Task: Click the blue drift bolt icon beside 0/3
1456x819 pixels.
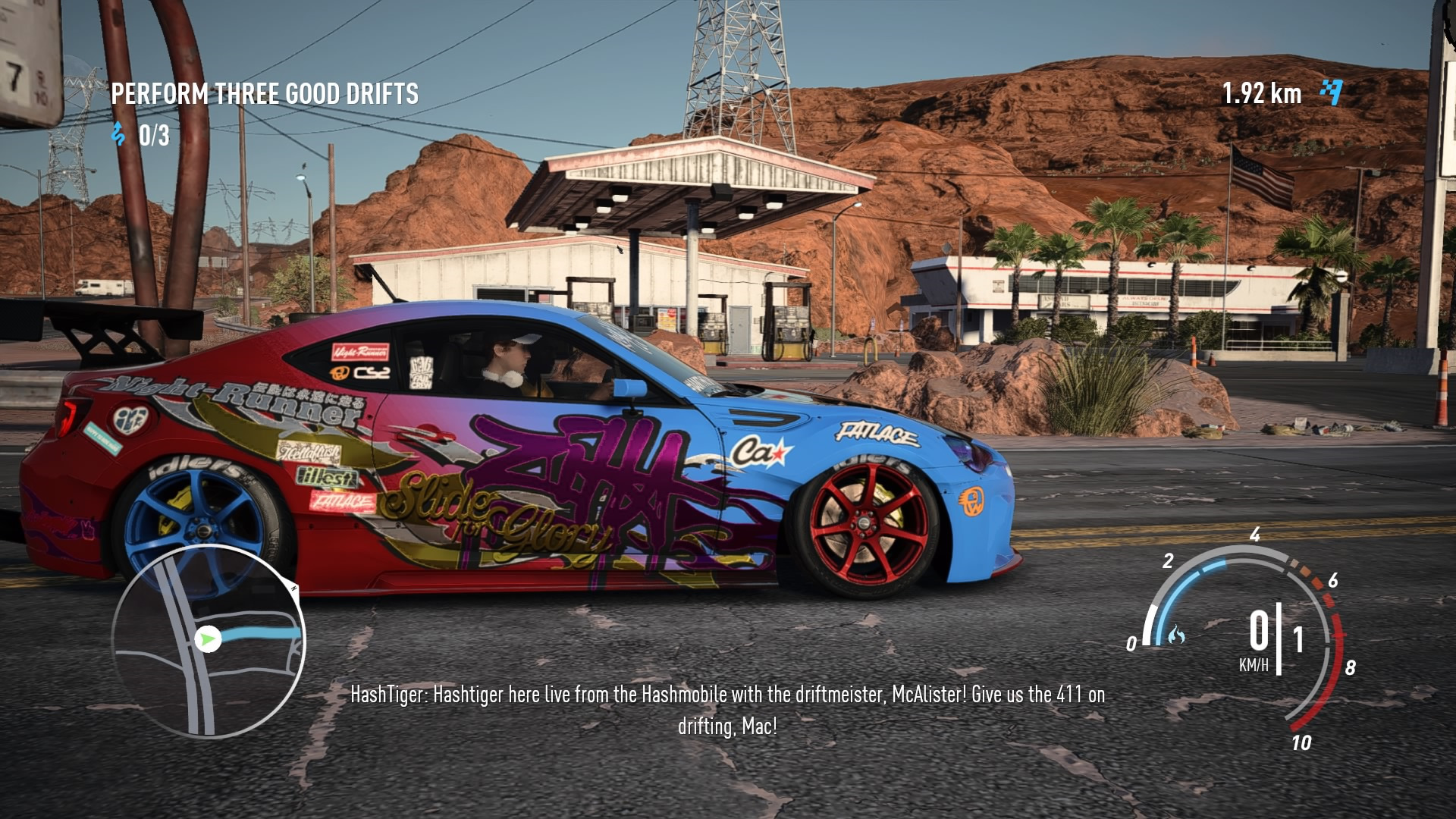Action: coord(118,134)
